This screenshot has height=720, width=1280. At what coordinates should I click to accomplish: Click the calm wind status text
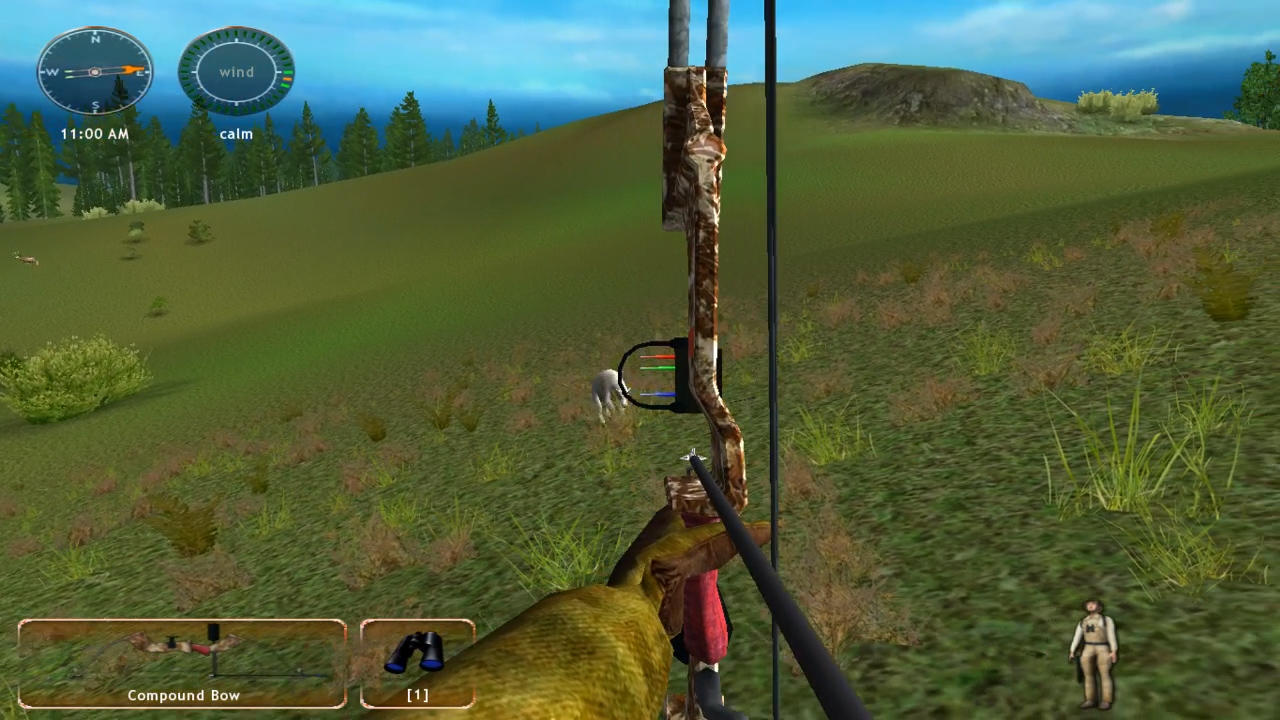click(236, 133)
